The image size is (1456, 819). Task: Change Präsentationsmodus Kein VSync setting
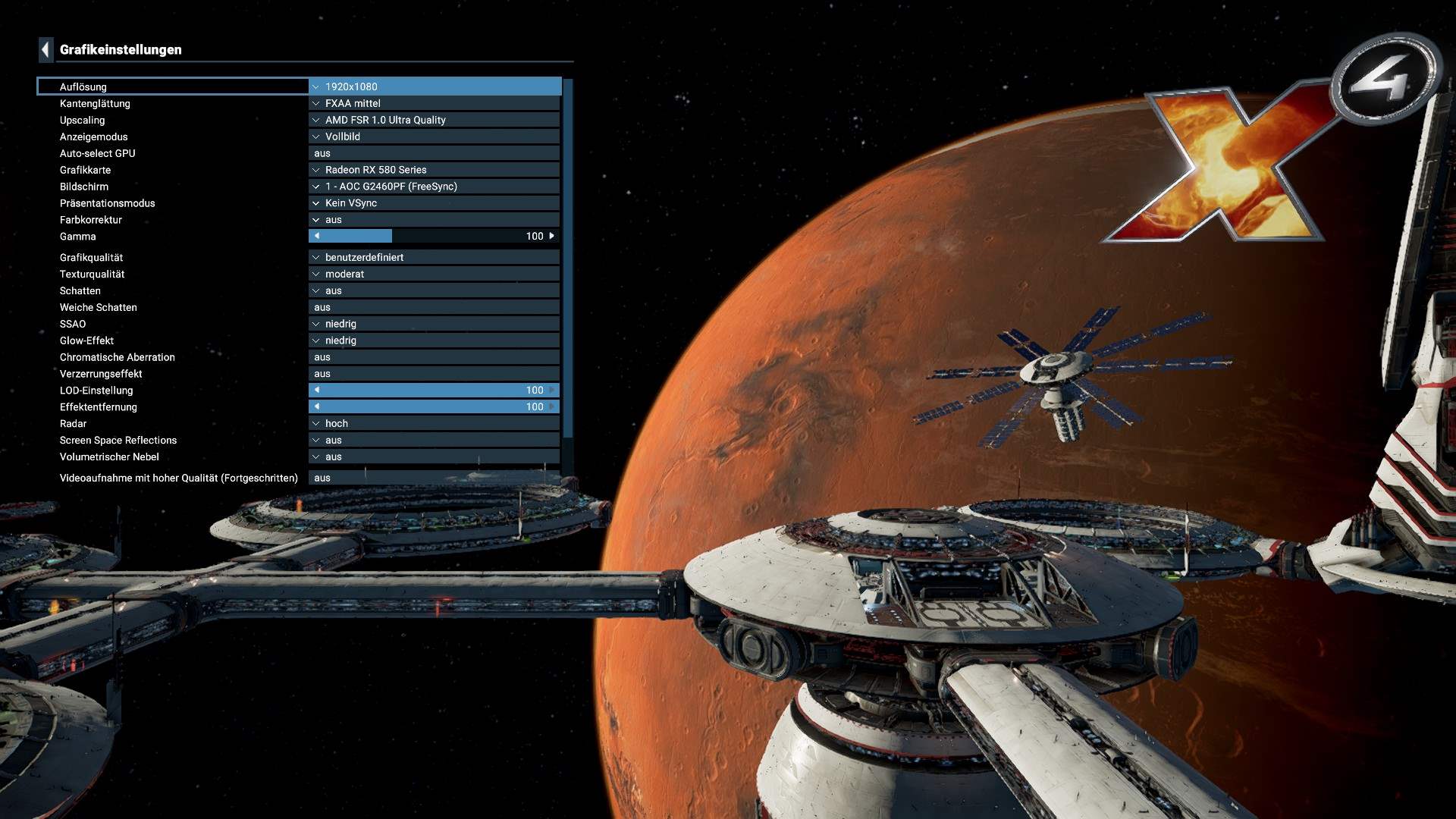click(434, 203)
